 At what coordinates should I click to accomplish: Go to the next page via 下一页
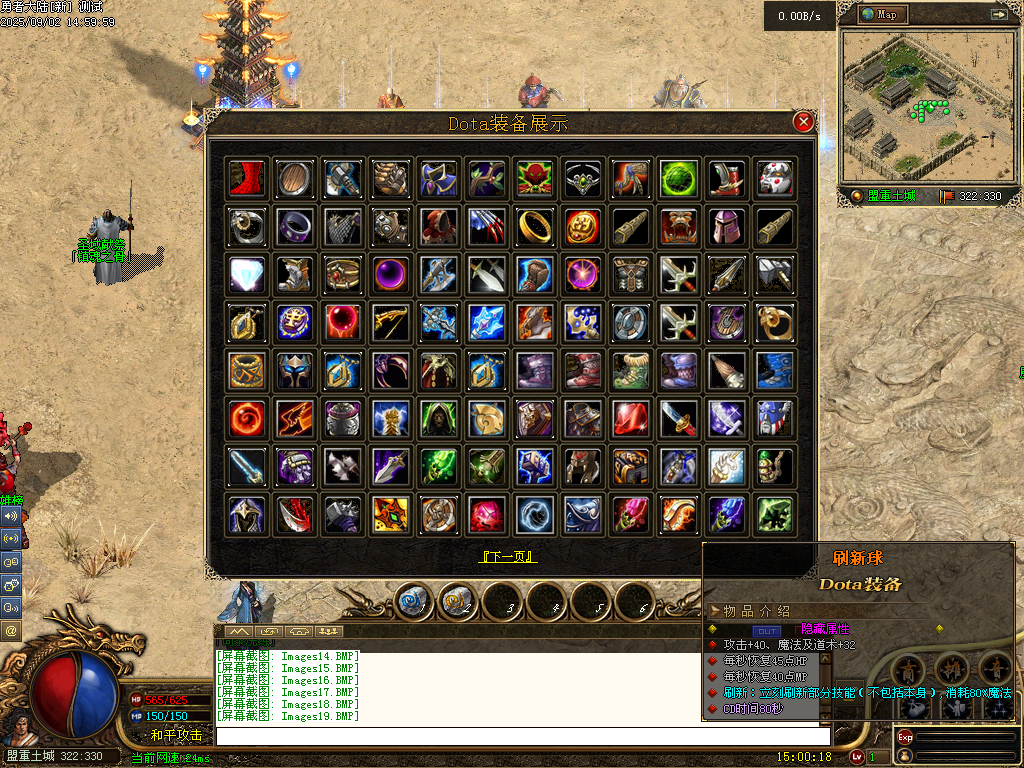point(509,557)
